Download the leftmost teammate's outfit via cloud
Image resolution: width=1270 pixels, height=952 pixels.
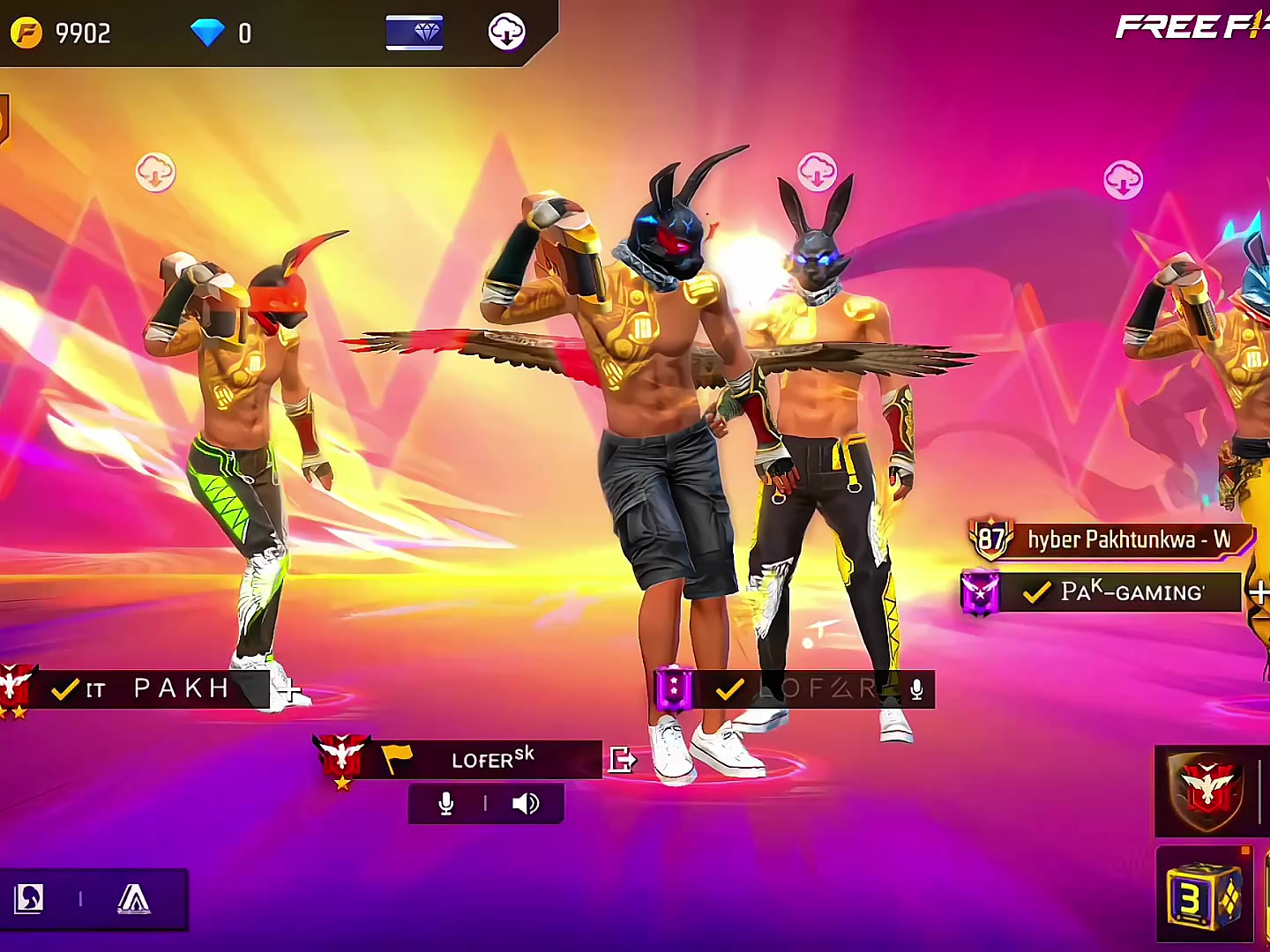point(155,173)
